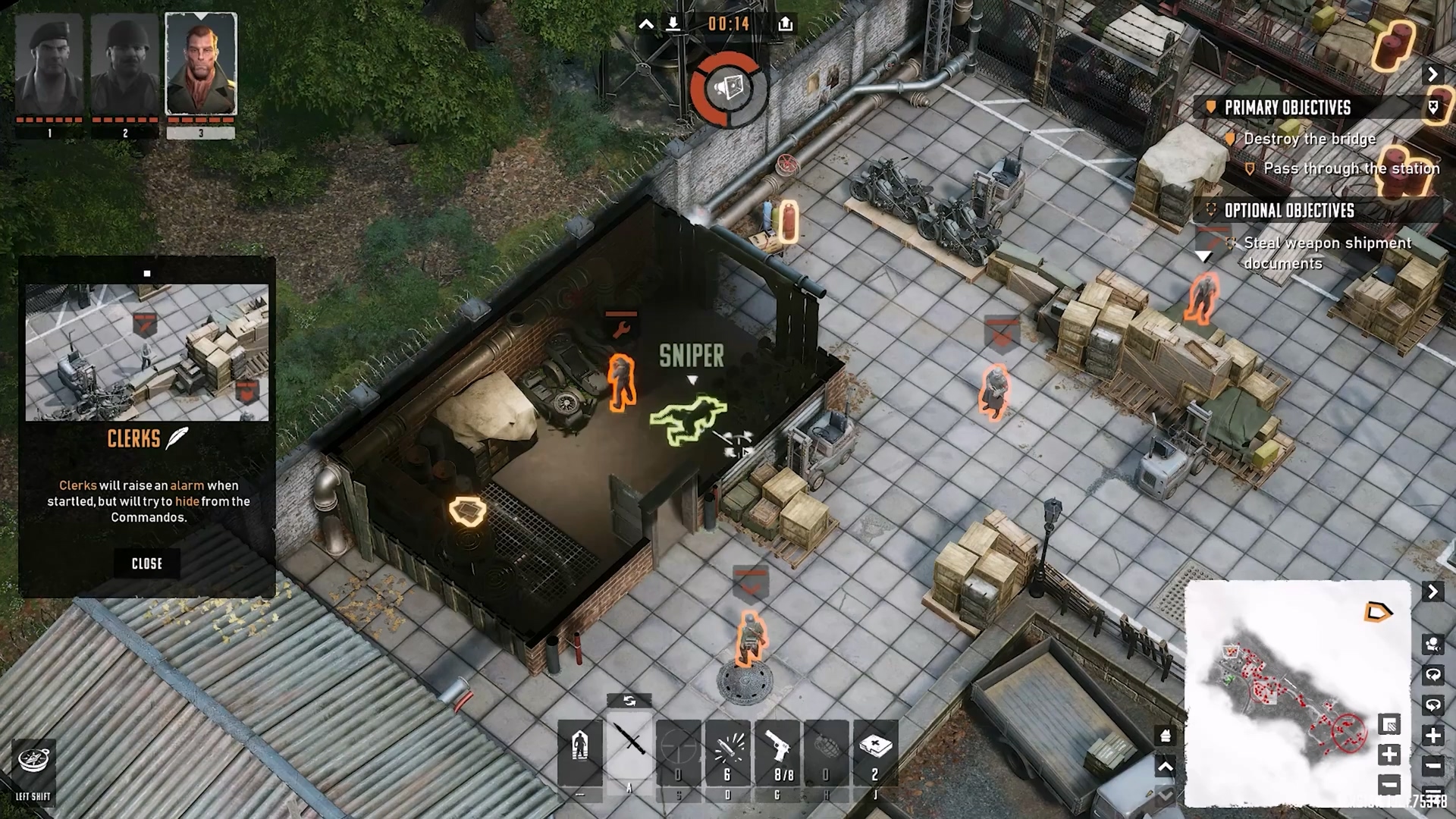The image size is (1456, 819).
Task: Select the third commando portrait
Action: pos(201,64)
